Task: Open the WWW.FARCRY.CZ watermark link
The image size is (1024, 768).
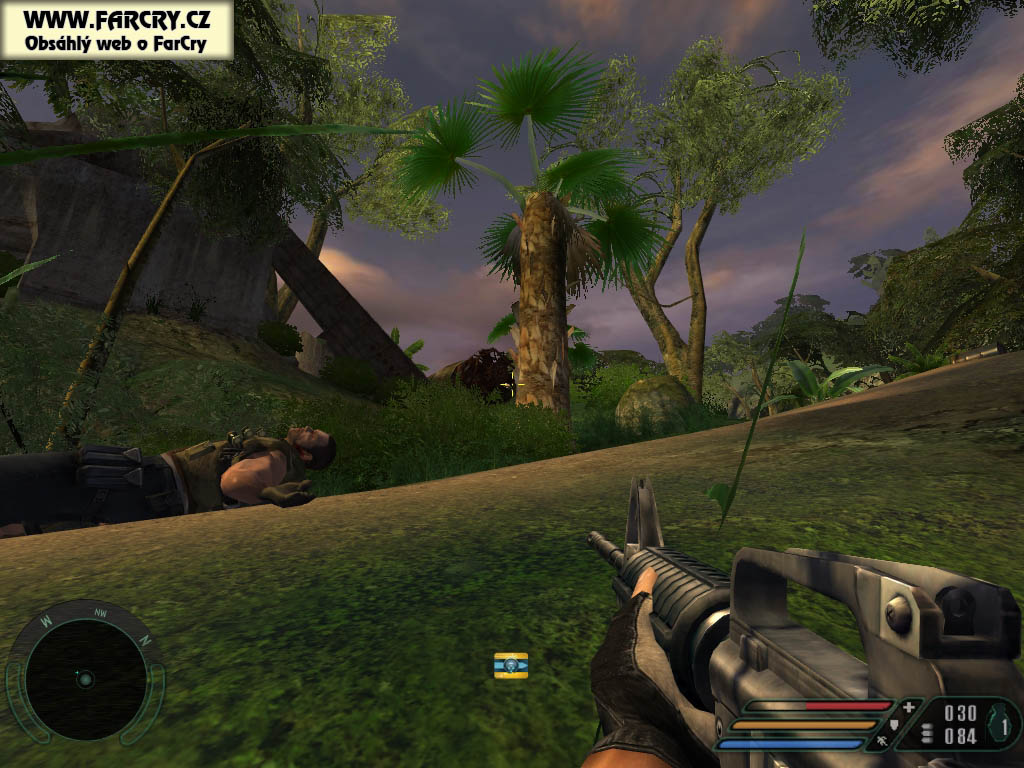Action: (x=117, y=19)
